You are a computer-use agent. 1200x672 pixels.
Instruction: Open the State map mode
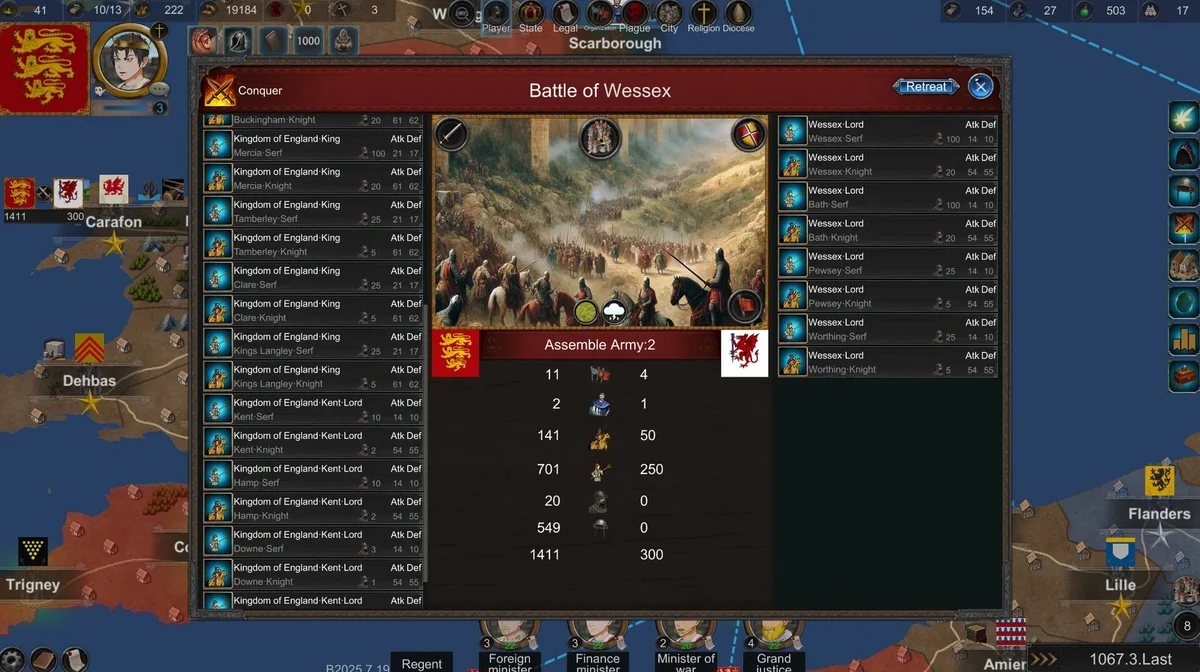tap(531, 15)
